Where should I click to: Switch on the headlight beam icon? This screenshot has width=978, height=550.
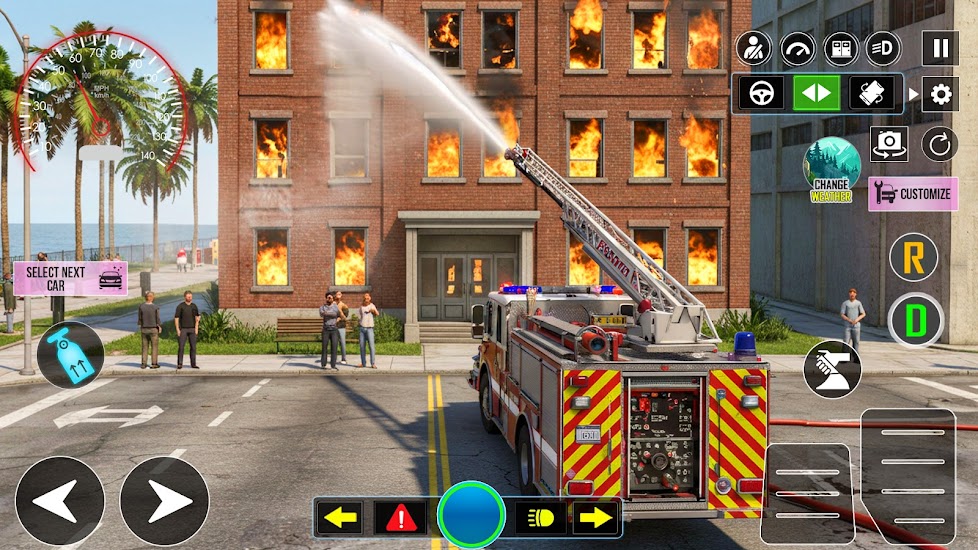pos(884,48)
